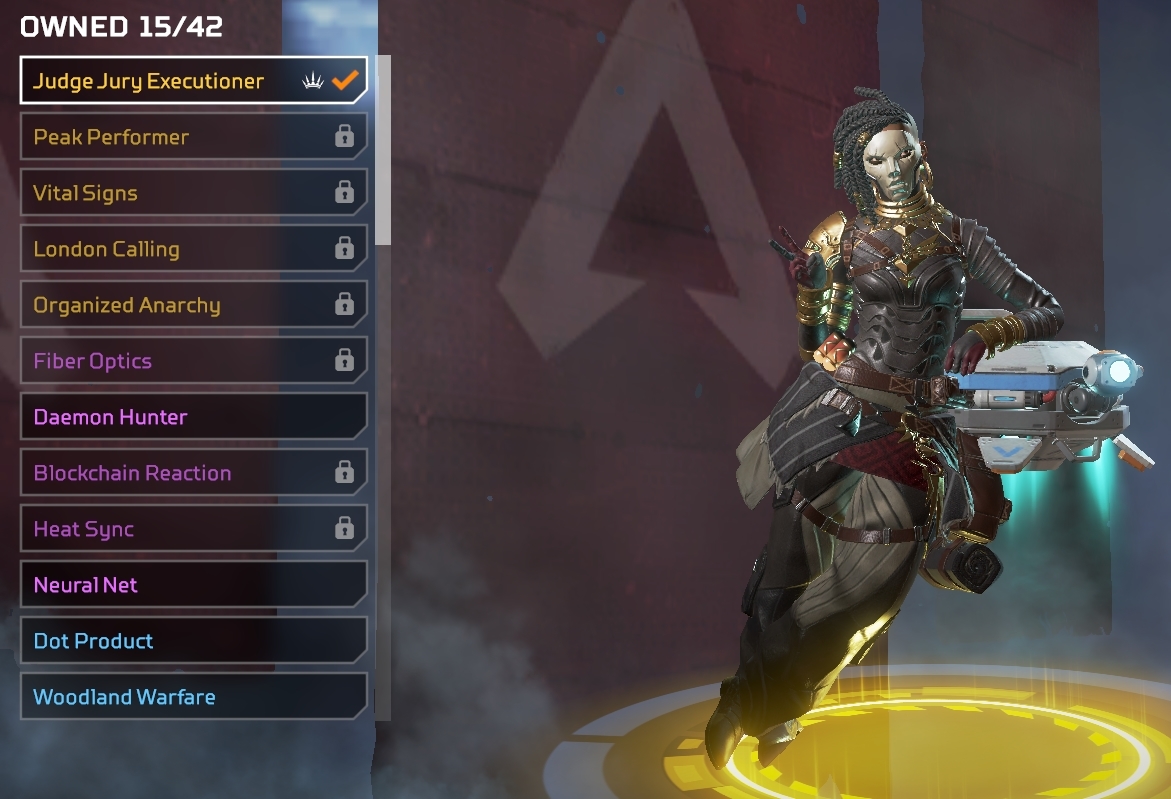
Task: Choose the Neural Net skin
Action: (x=193, y=585)
